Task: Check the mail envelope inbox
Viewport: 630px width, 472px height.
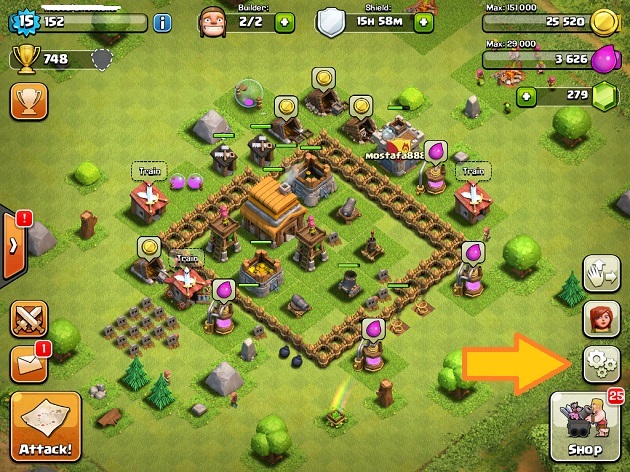Action: [x=28, y=363]
